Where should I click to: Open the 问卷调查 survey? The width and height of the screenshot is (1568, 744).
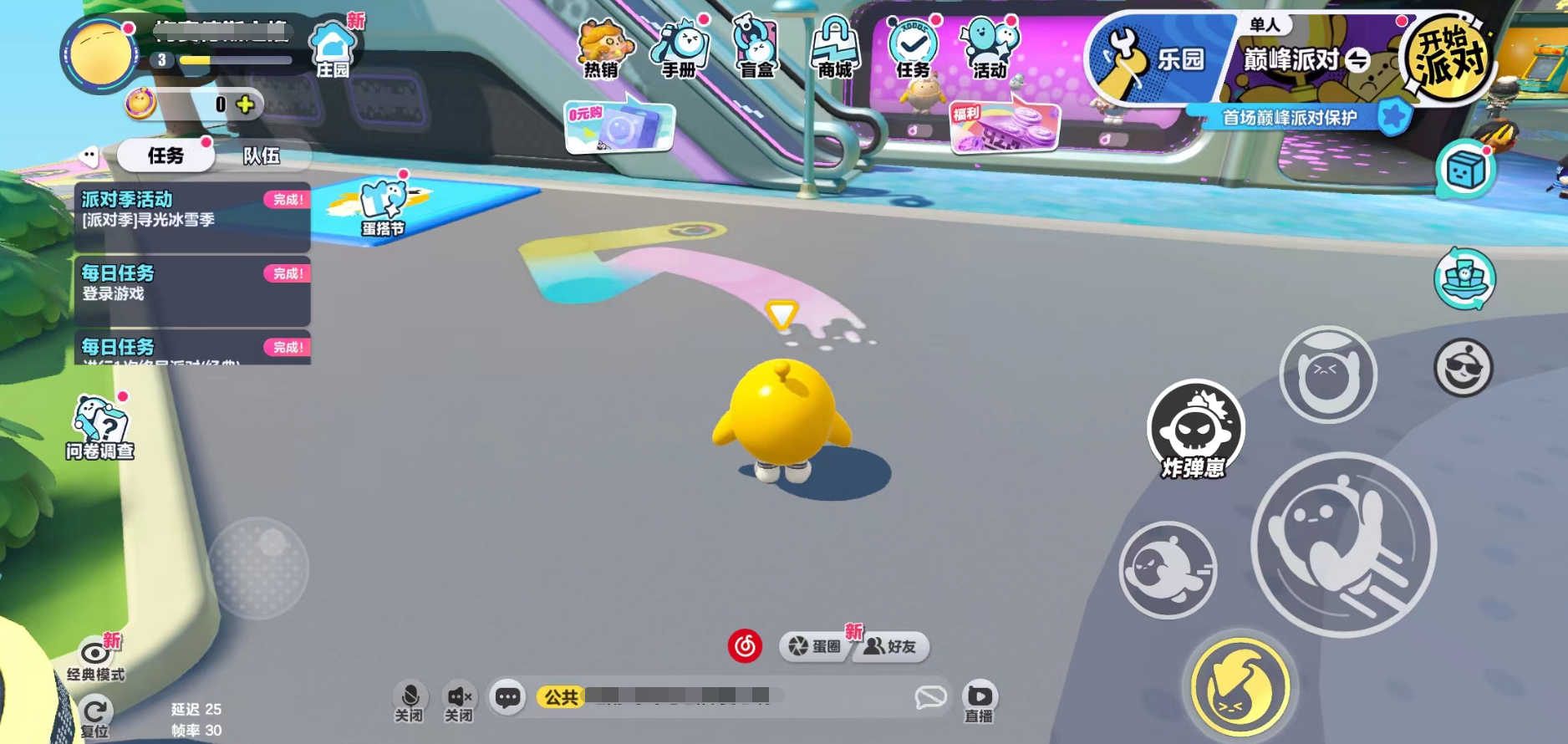click(100, 428)
